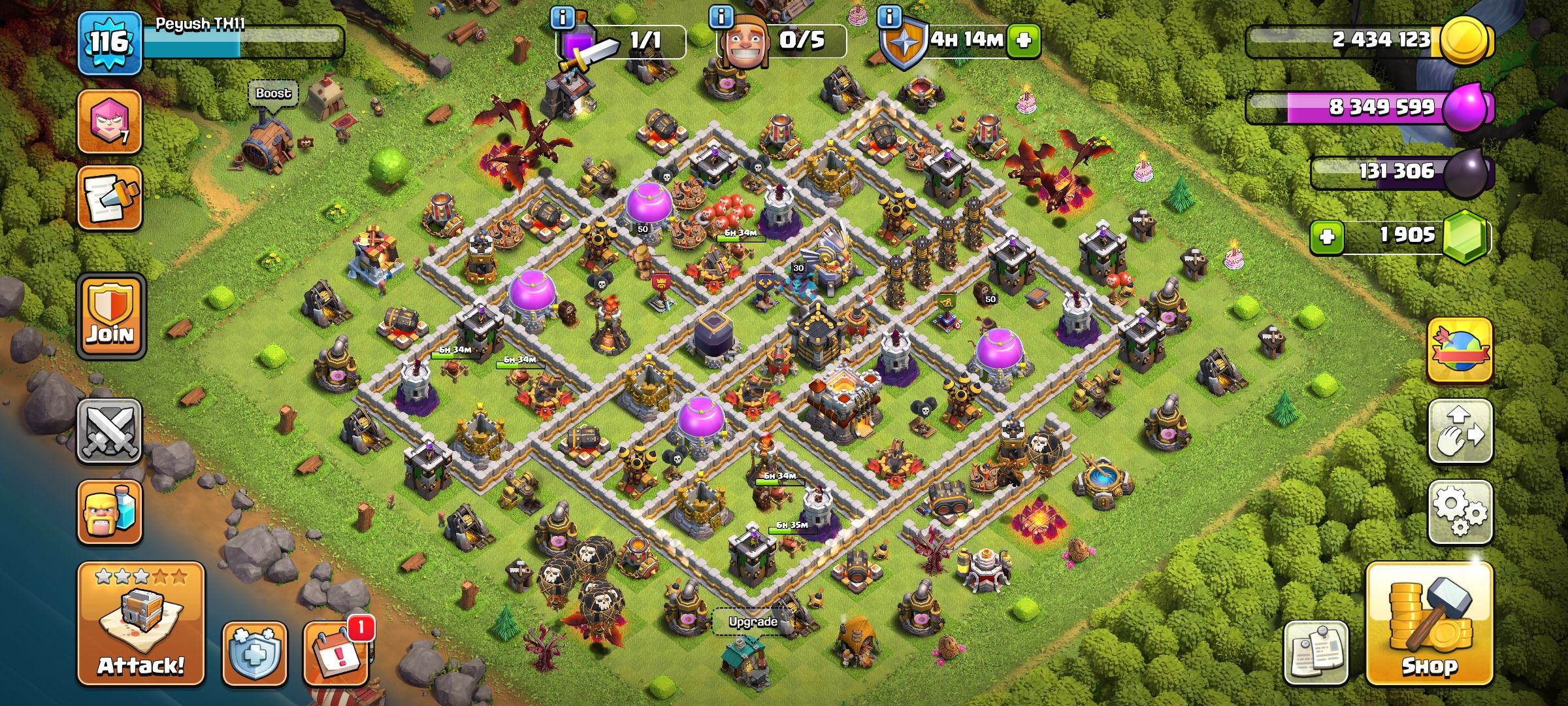Open the layout editor hand icon
Screen dimensions: 1568x706
coord(1460,431)
